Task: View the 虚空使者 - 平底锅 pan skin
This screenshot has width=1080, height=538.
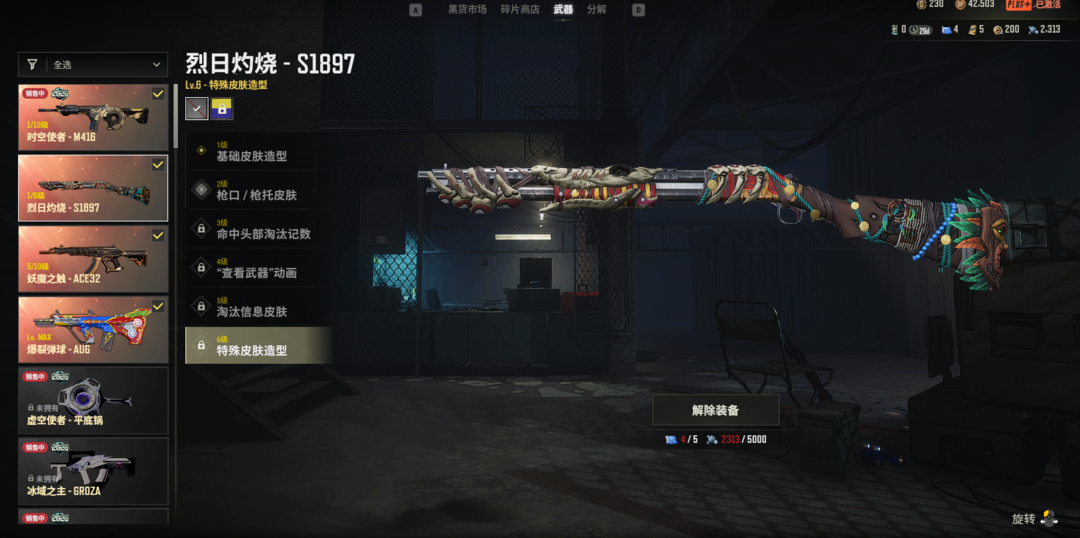Action: [x=93, y=400]
